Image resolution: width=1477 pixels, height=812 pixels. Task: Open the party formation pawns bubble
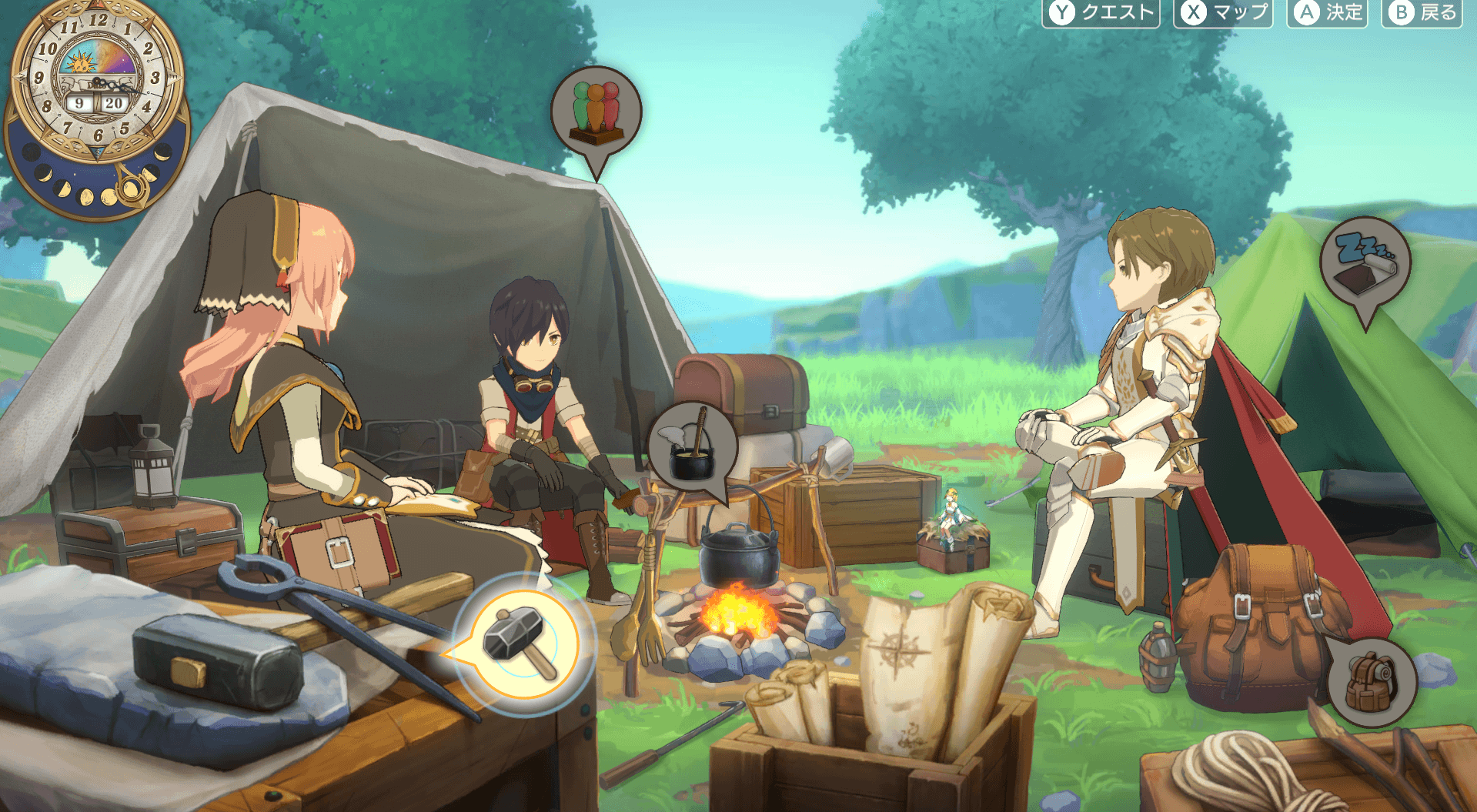pyautogui.click(x=596, y=112)
